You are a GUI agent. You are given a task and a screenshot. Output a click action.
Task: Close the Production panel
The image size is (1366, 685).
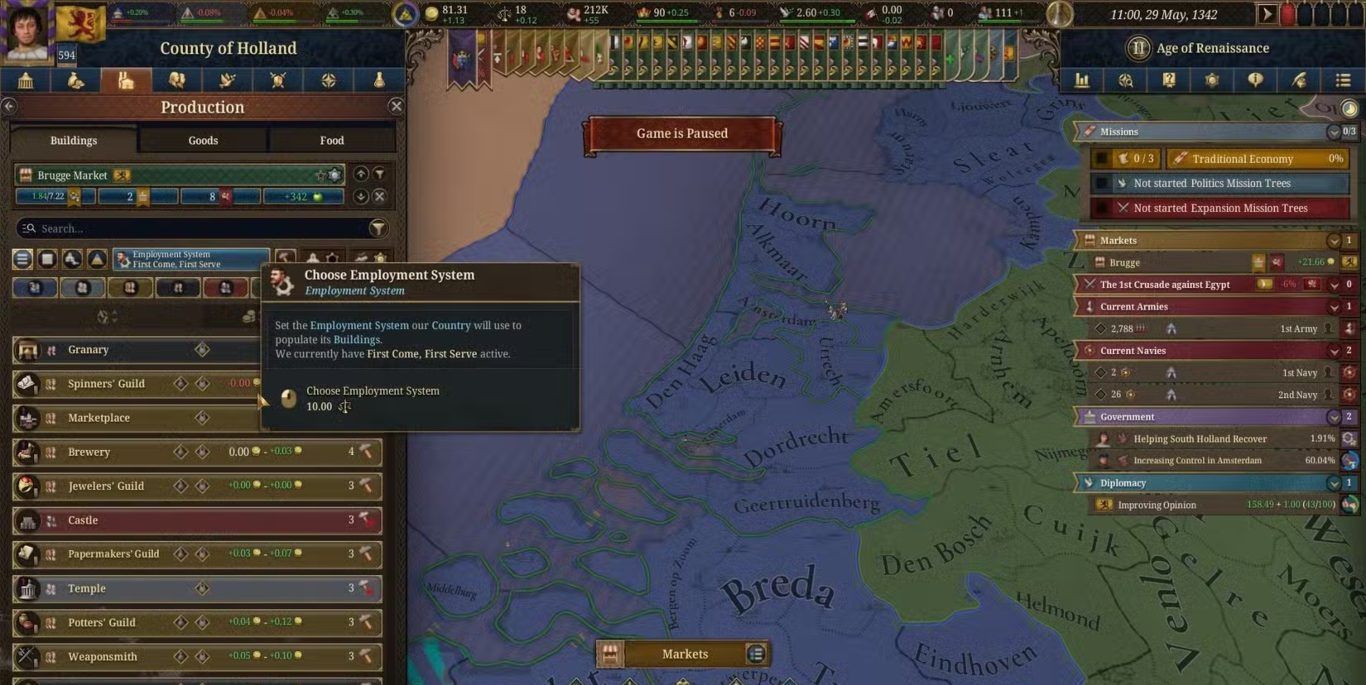396,106
